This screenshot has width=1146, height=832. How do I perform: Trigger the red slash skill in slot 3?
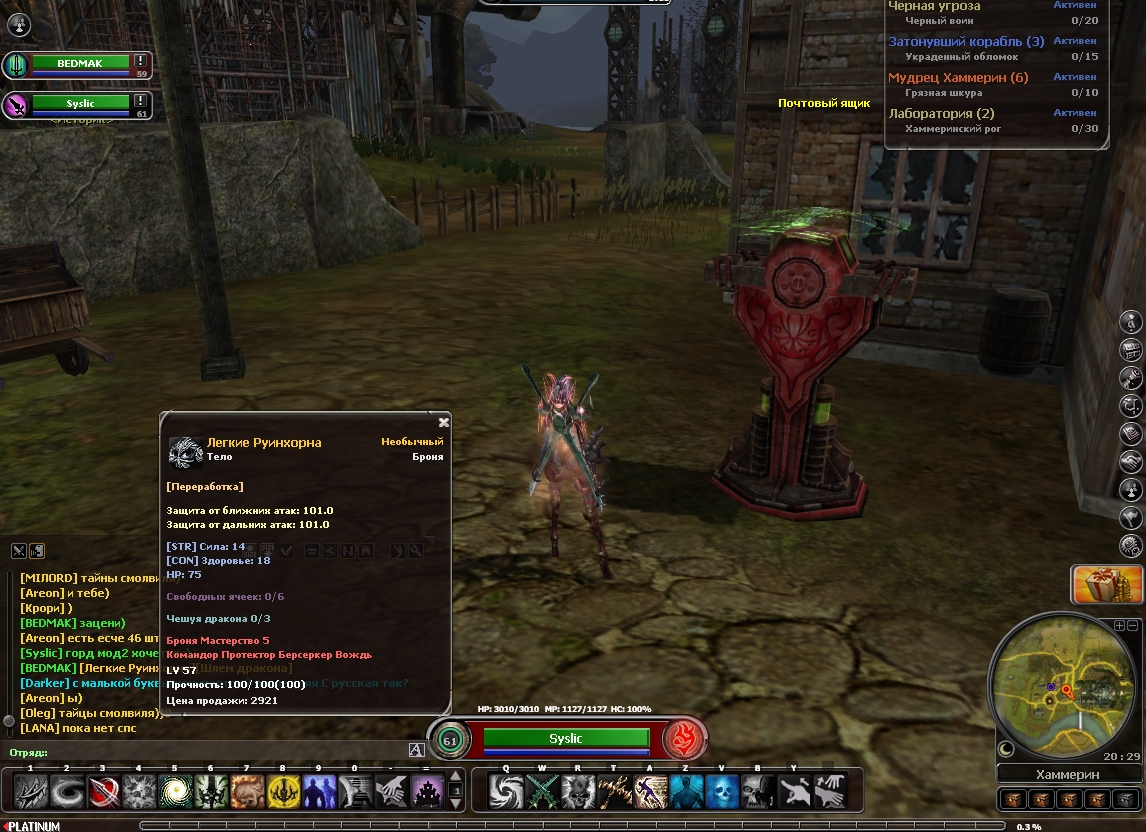point(104,792)
